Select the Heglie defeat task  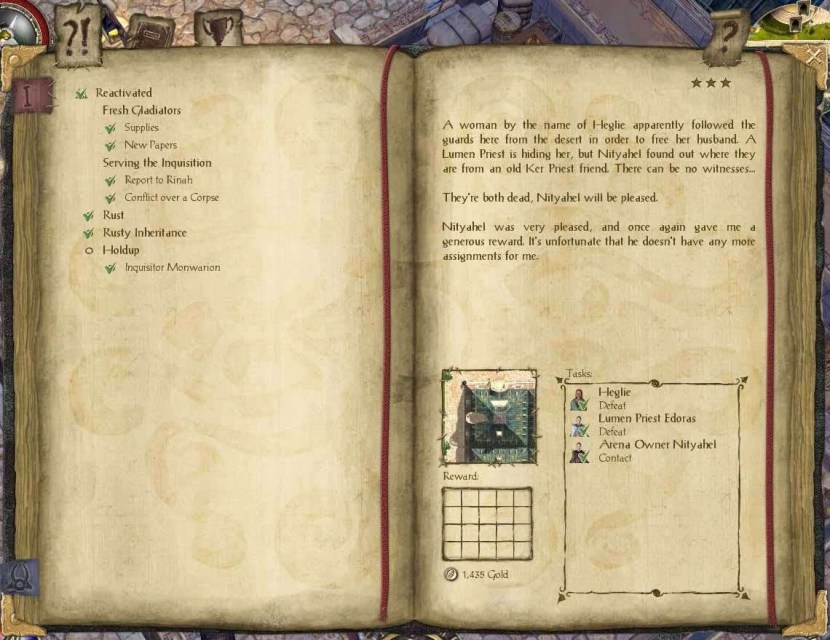click(x=613, y=398)
